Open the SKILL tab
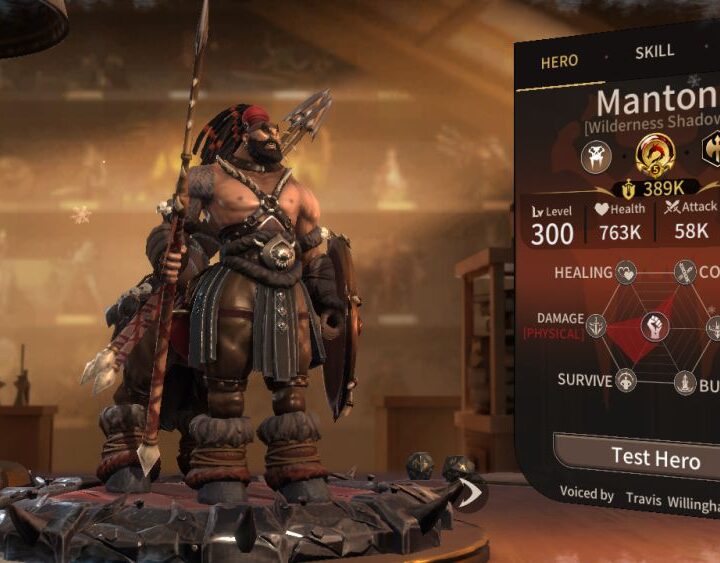The width and height of the screenshot is (720, 563). point(654,51)
